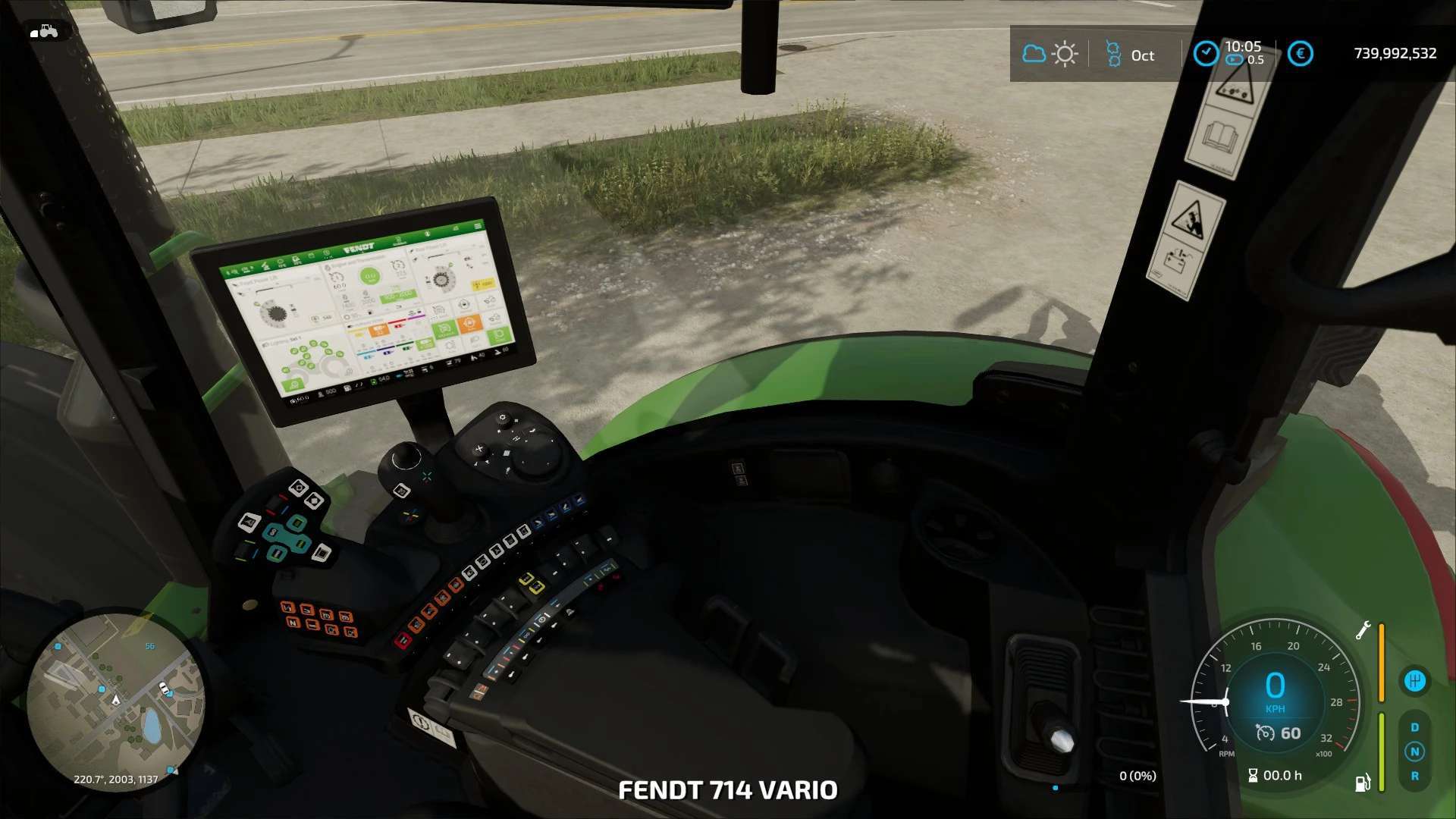The image size is (1456, 819).
Task: Click the weather forecast cloud icon
Action: [x=1034, y=54]
